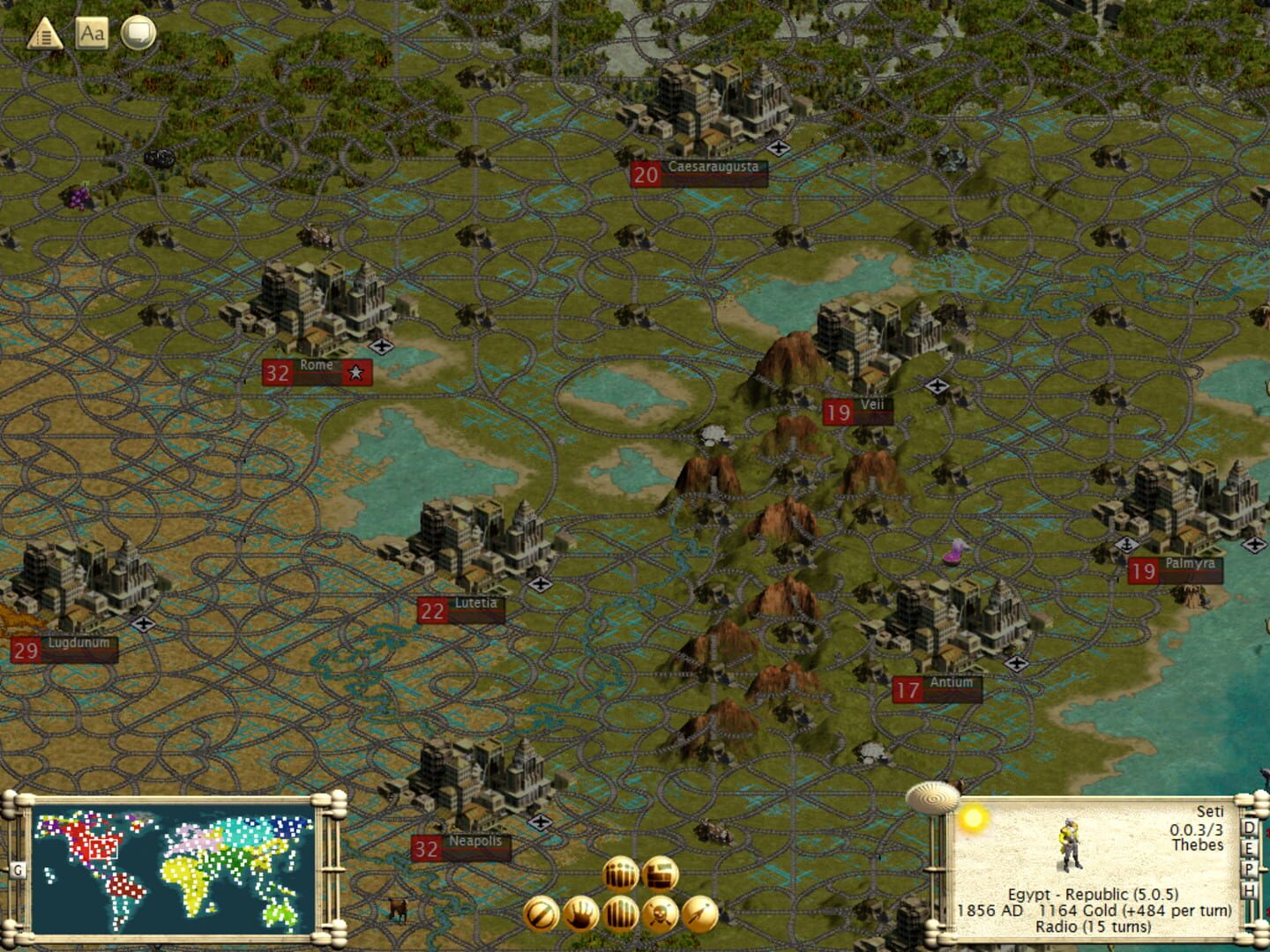Open the message log scroll icon top-left
The height and width of the screenshot is (952, 1270).
point(41,36)
